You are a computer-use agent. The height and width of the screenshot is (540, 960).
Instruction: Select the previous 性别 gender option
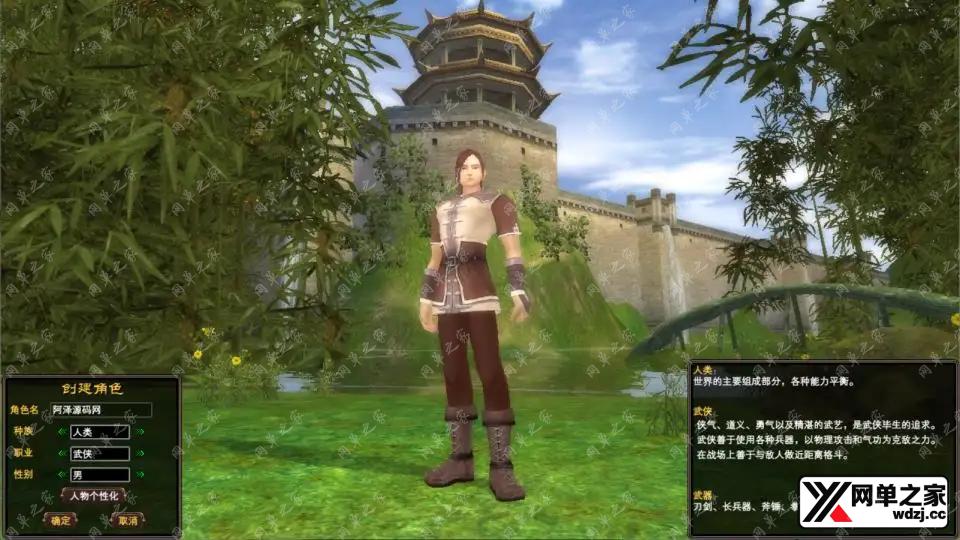point(60,474)
